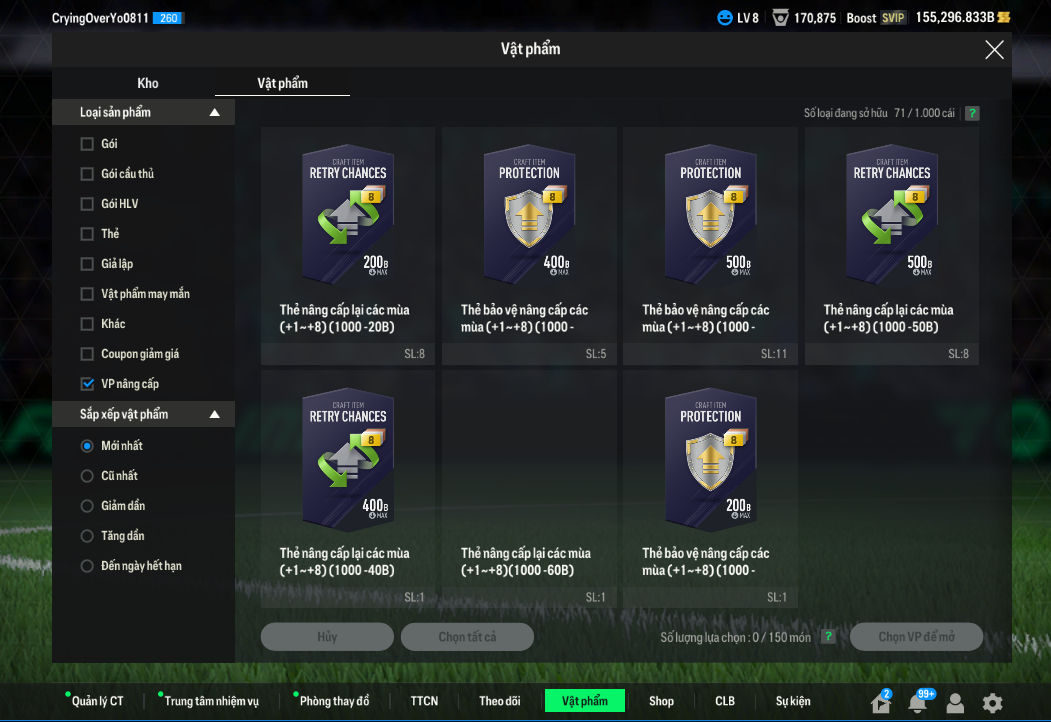
Task: Collapse the Loại sản phẩm section
Action: pos(214,113)
